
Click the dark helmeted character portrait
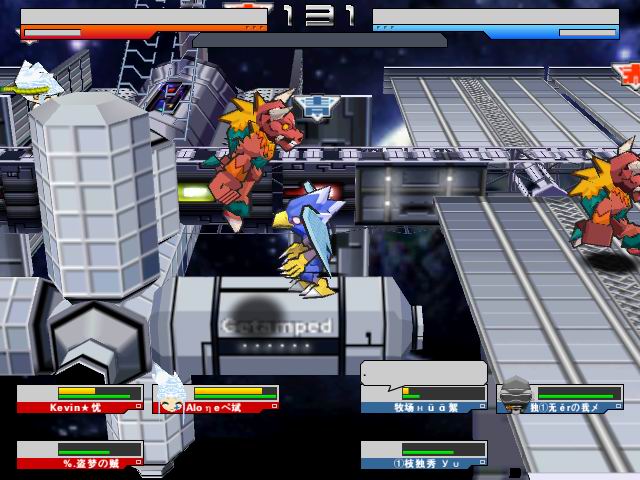pos(516,393)
